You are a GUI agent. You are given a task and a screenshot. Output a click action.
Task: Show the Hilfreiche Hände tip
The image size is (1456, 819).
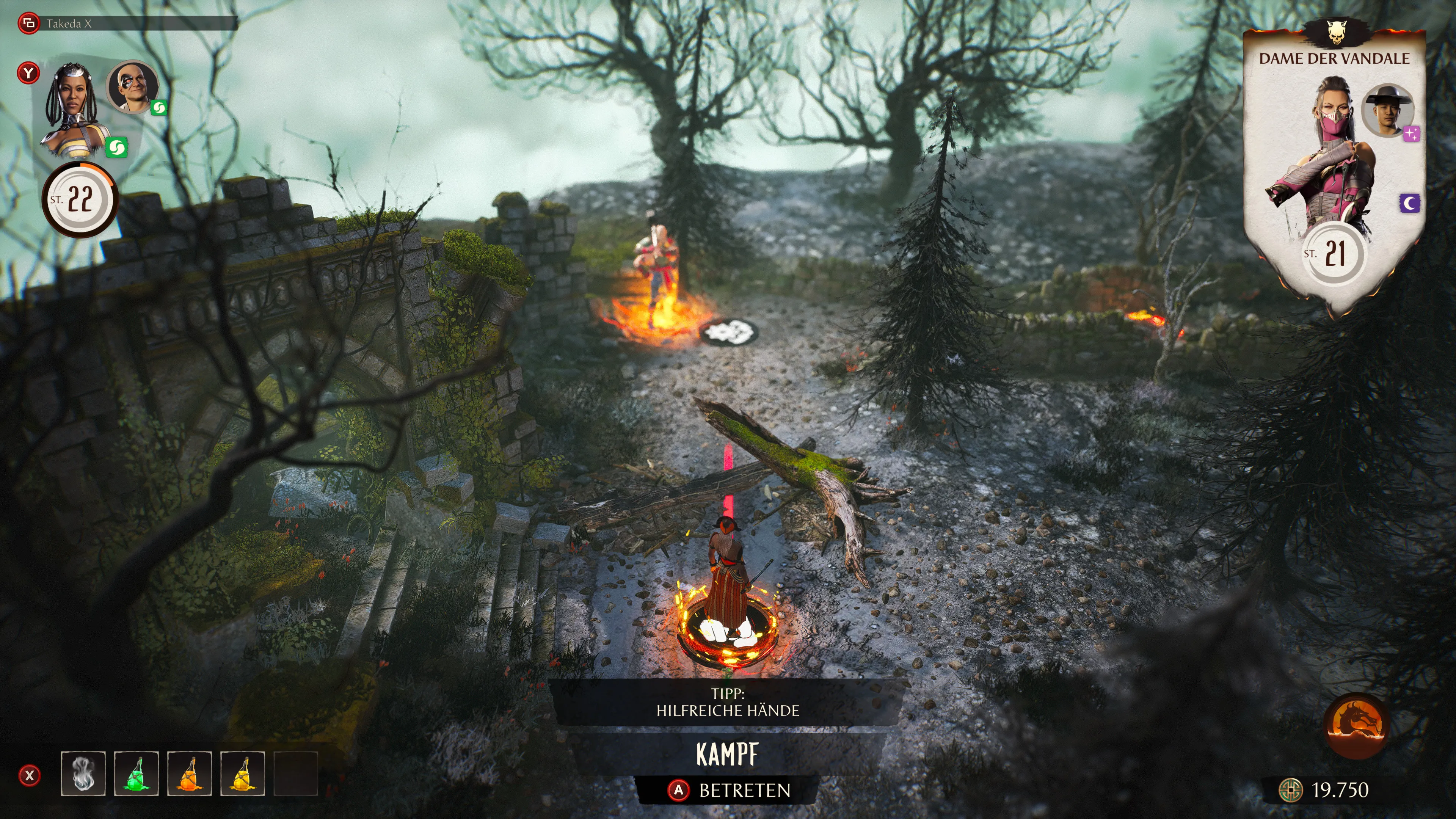[x=728, y=703]
